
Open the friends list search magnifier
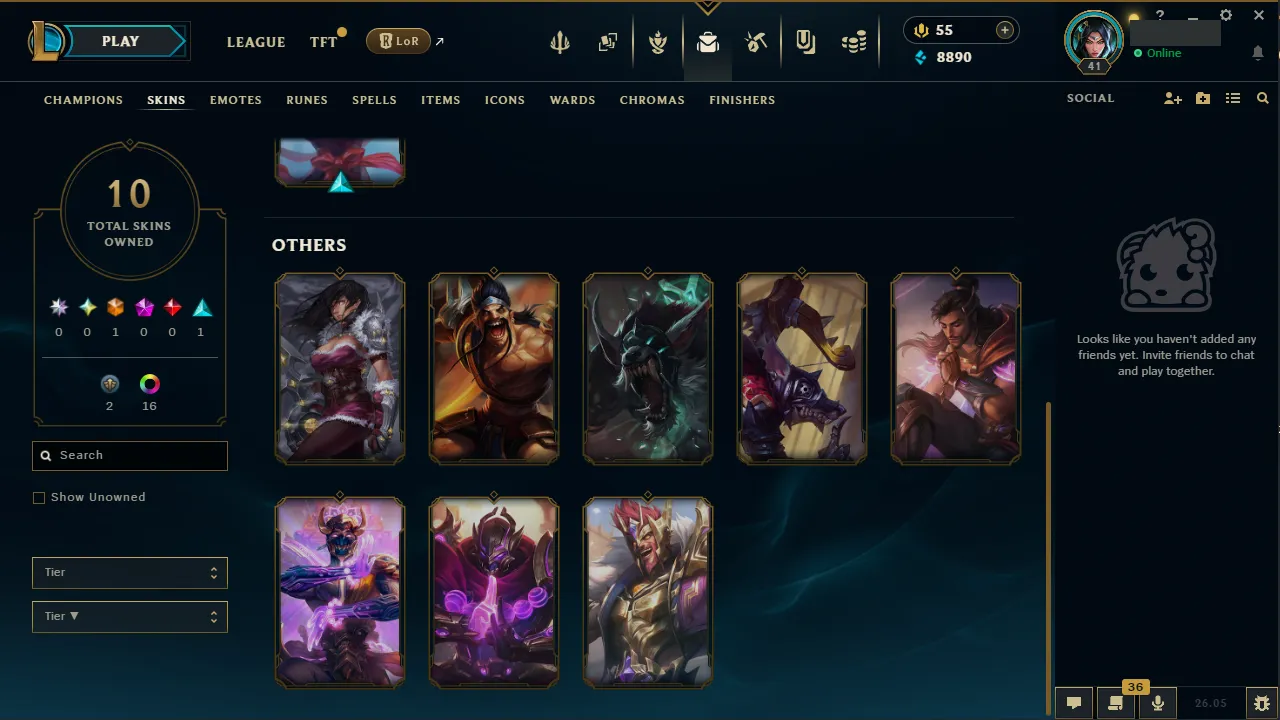[x=1262, y=98]
